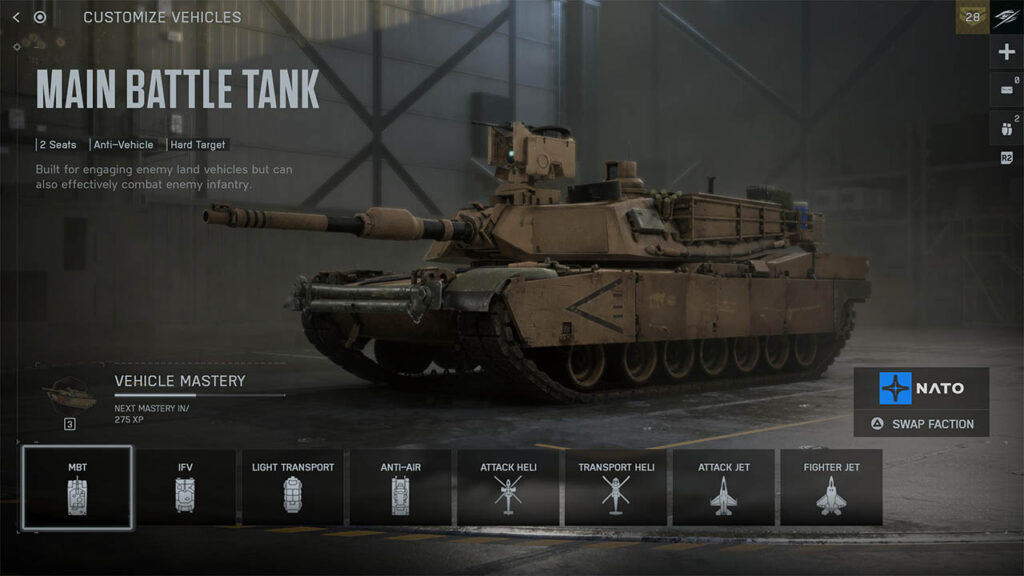
Task: Choose the Transport Heli category
Action: [x=615, y=487]
